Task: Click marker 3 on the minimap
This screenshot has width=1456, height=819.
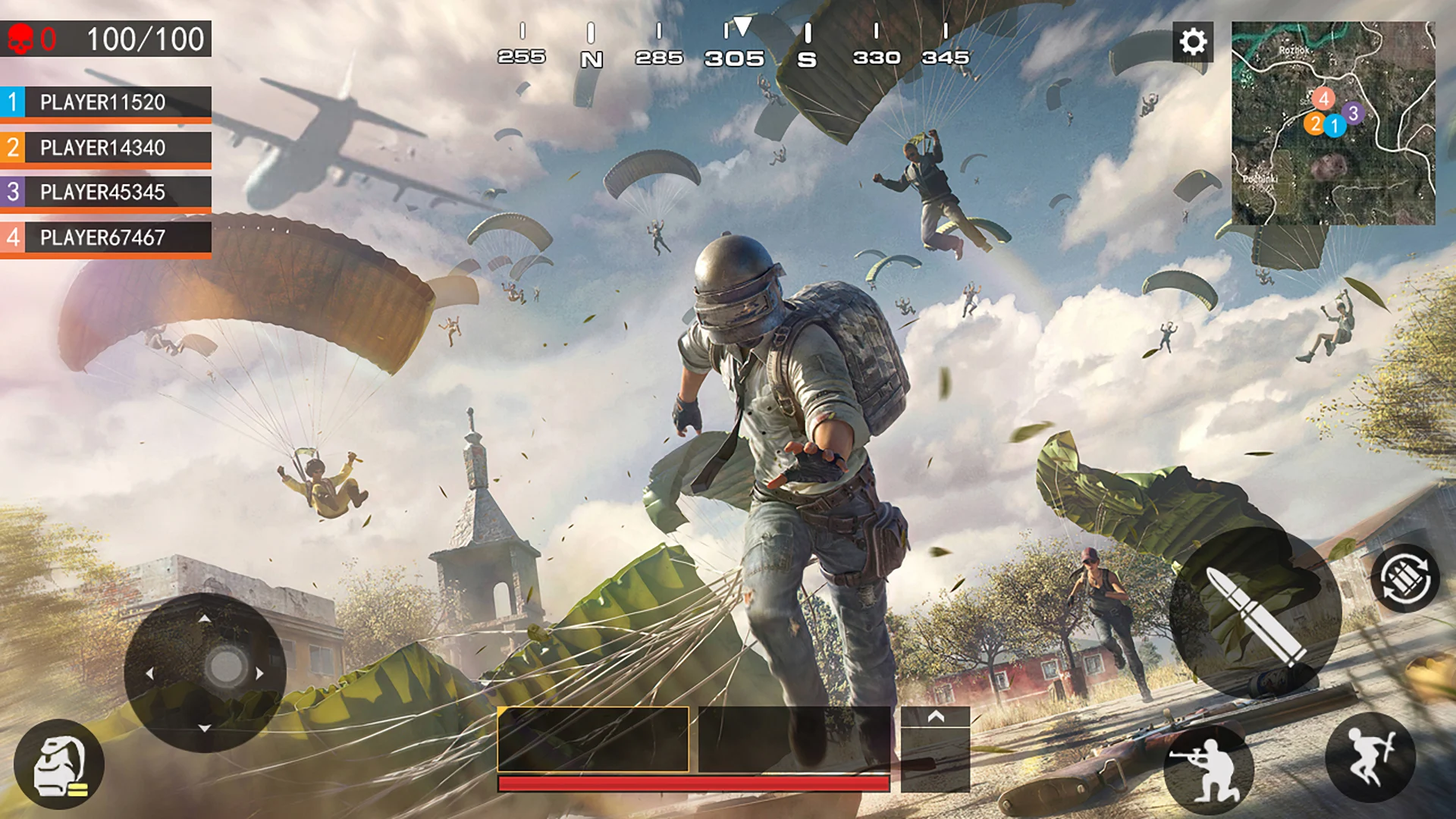Action: [1353, 114]
